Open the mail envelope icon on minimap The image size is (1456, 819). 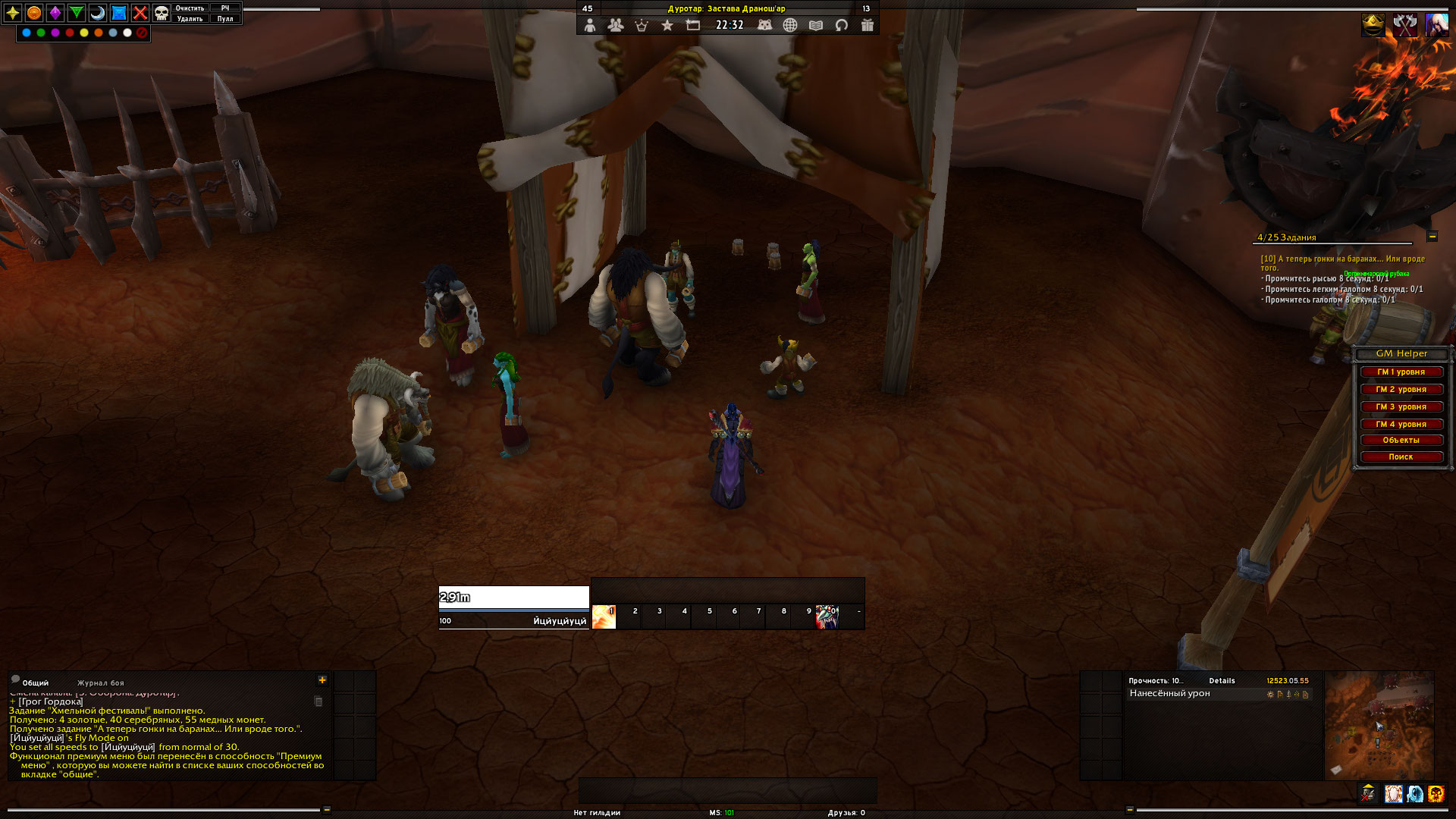pos(1336,770)
